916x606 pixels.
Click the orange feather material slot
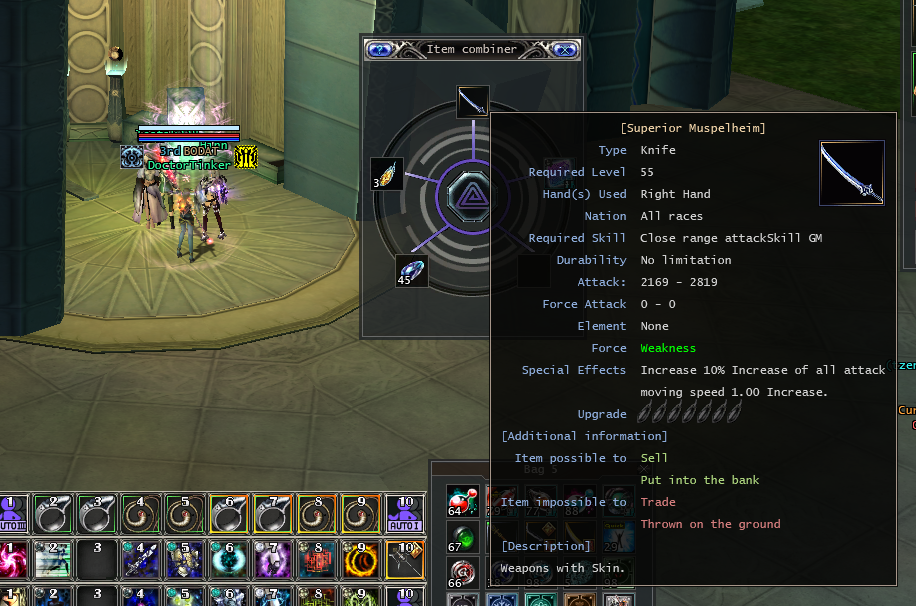pyautogui.click(x=387, y=174)
